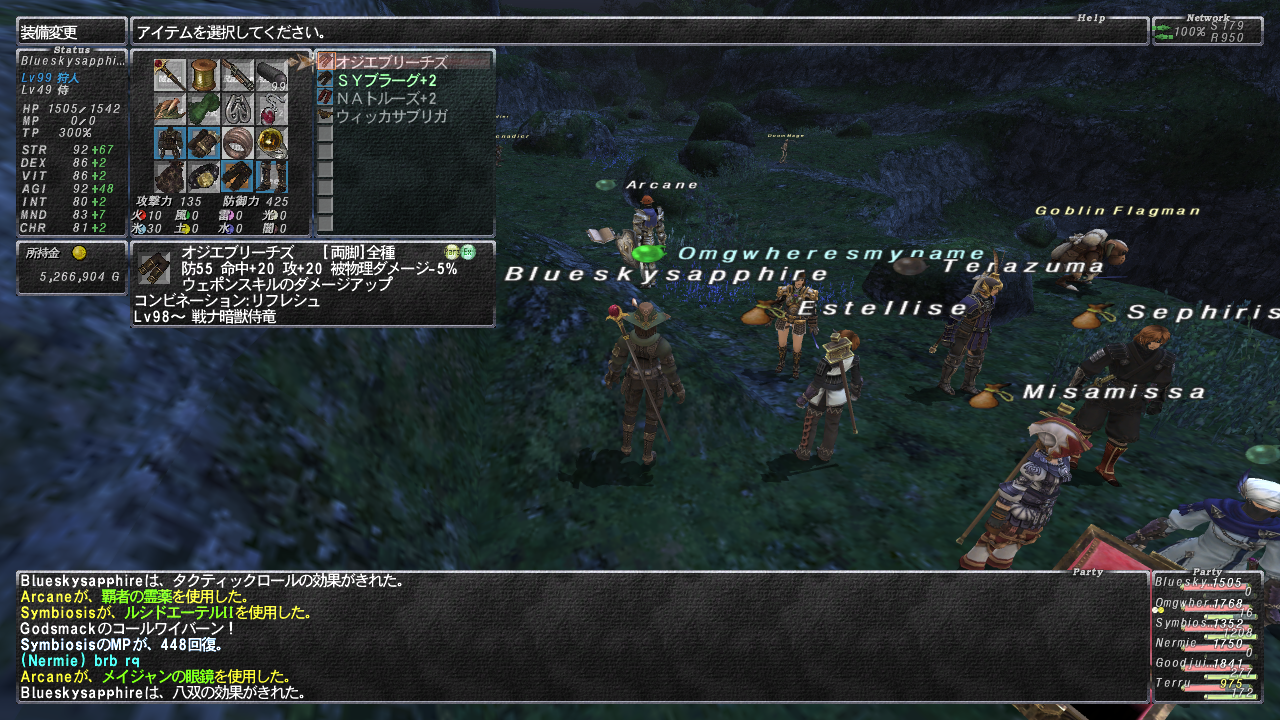The width and height of the screenshot is (1280, 720).
Task: Open the gauntlets hands slot
Action: pos(204,143)
